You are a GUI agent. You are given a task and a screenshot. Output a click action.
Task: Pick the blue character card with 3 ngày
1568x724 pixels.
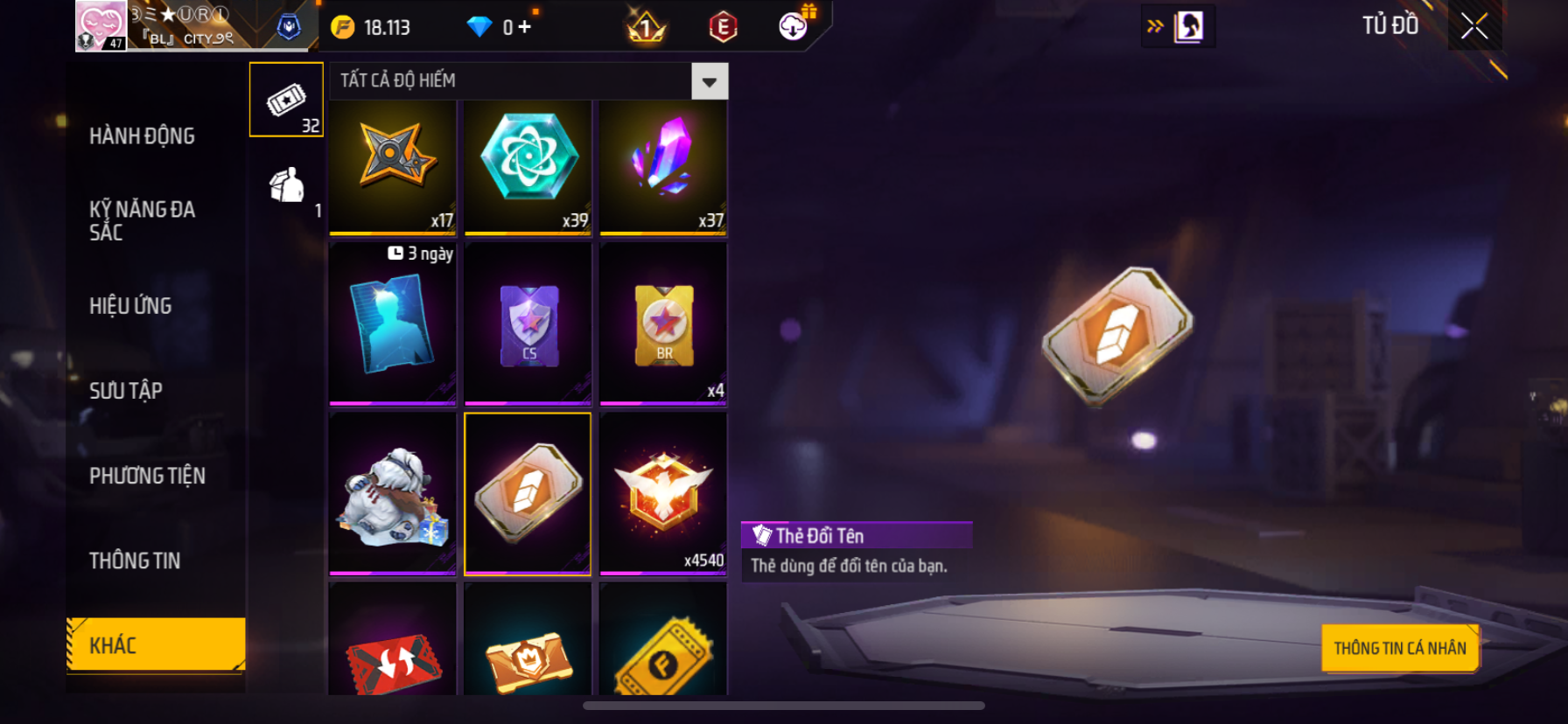coord(393,324)
